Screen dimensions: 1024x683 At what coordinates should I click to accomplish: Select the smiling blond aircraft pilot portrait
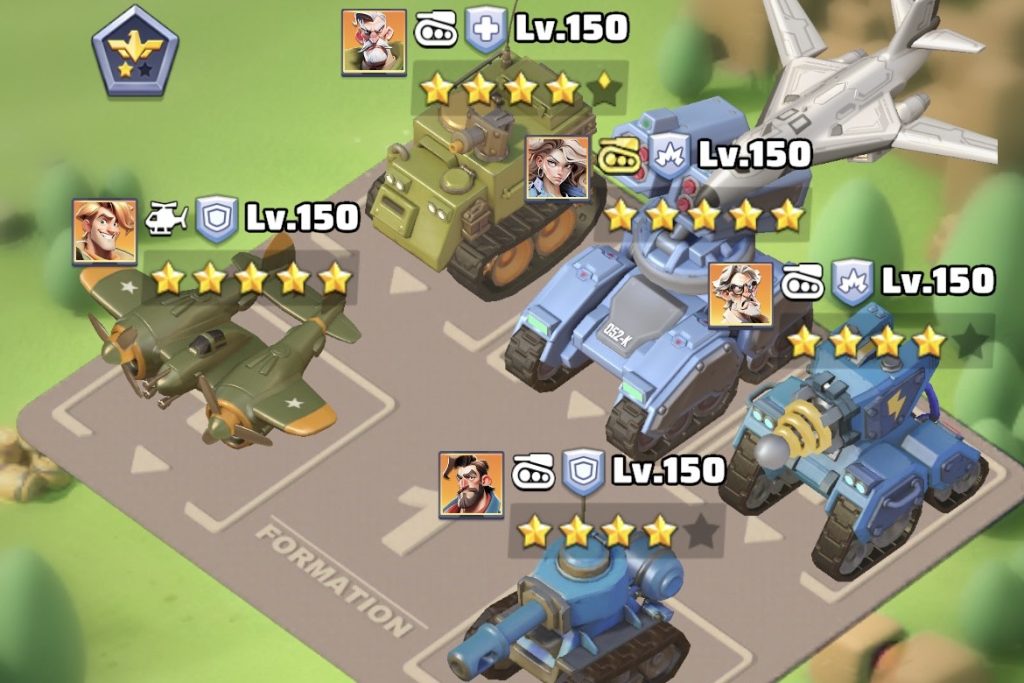104,231
